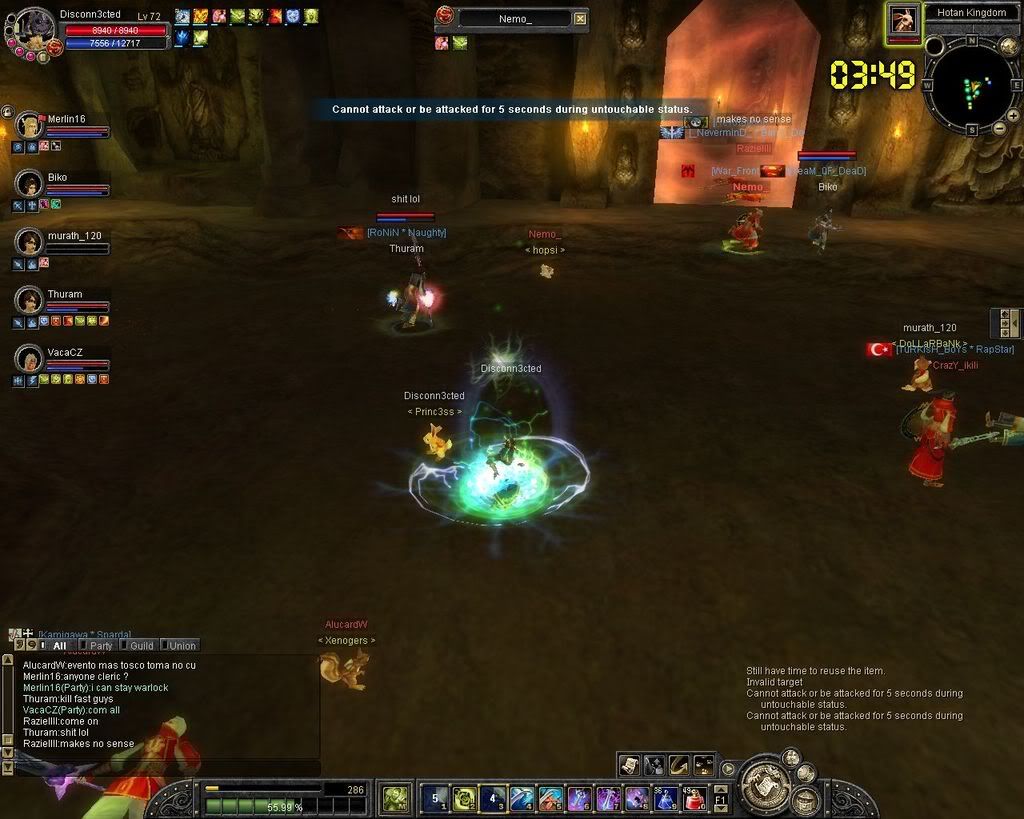
Task: Show the All chat tab
Action: pyautogui.click(x=58, y=646)
